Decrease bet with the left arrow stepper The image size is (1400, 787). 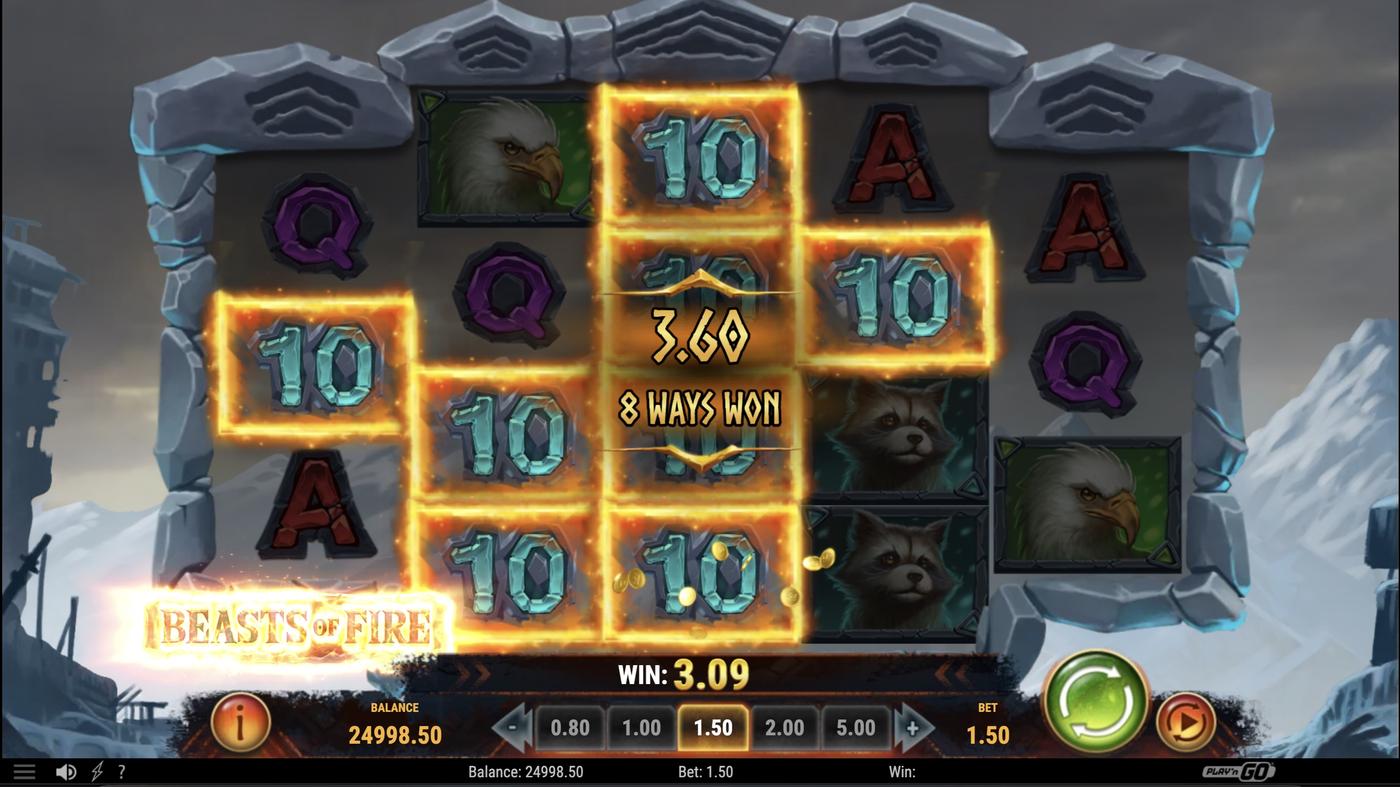[x=511, y=727]
